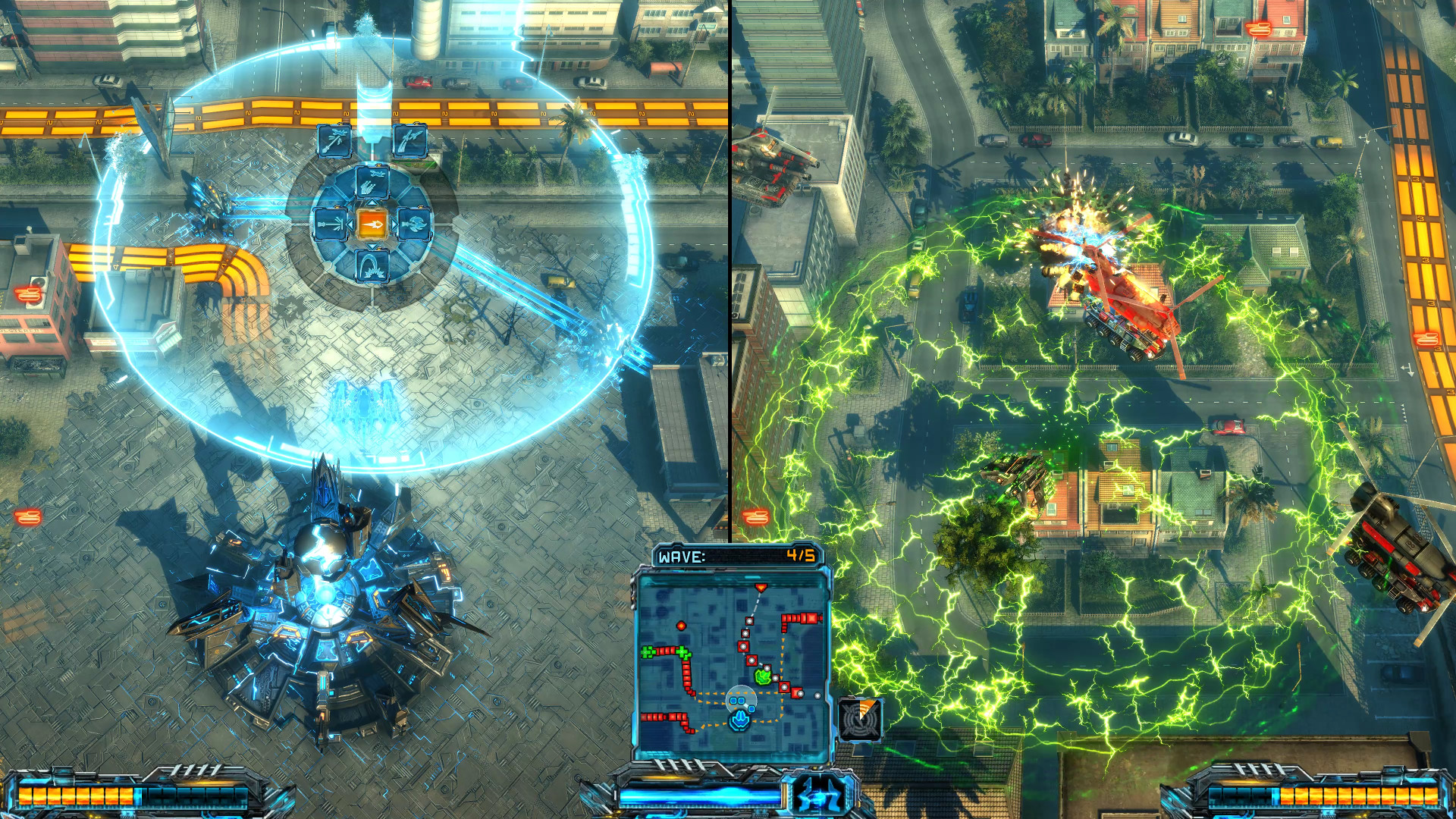Image resolution: width=1456 pixels, height=819 pixels.
Task: Click the green core marker on the minimap
Action: click(x=764, y=675)
